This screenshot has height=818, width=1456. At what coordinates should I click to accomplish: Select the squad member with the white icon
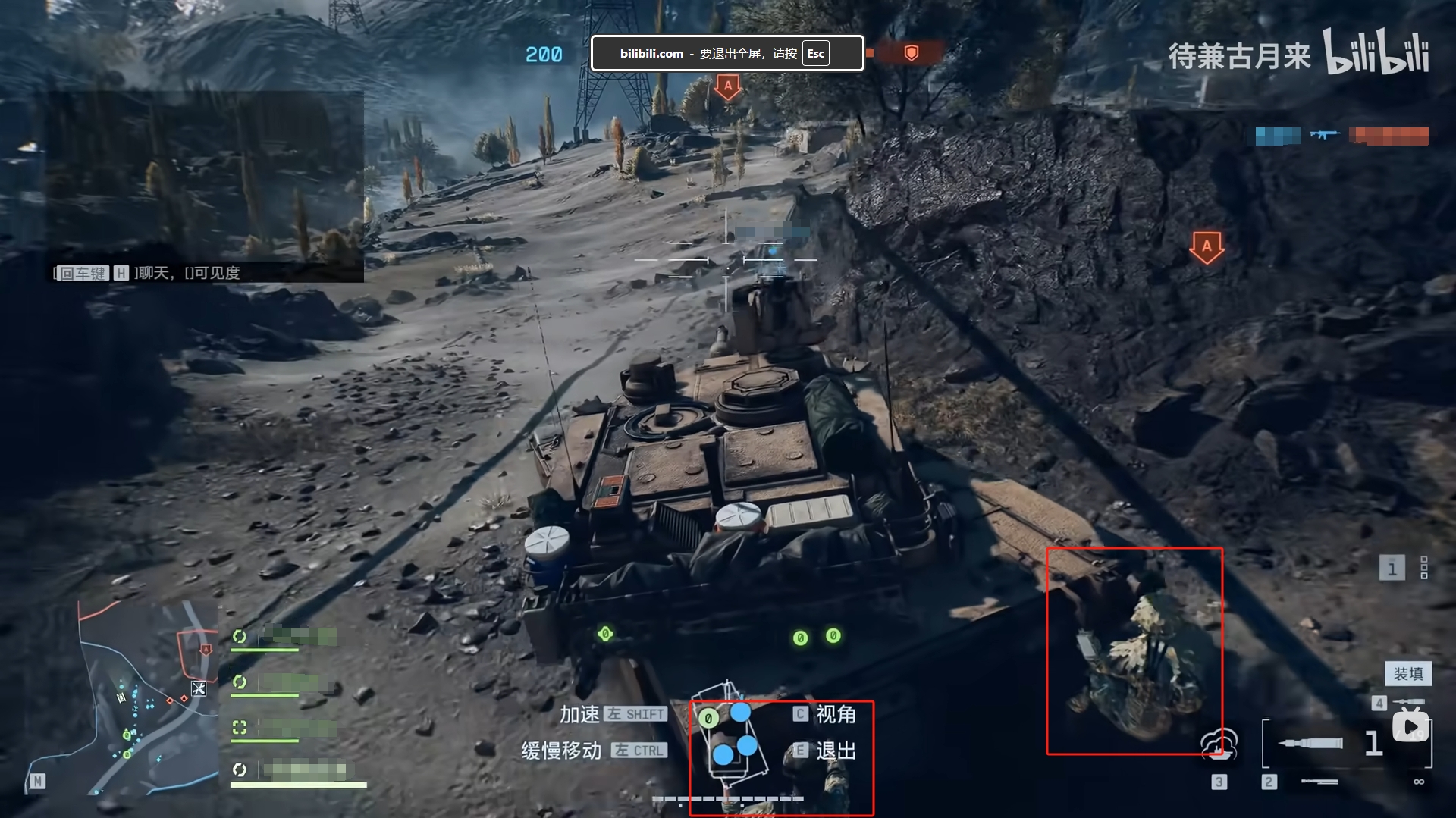pyautogui.click(x=240, y=770)
